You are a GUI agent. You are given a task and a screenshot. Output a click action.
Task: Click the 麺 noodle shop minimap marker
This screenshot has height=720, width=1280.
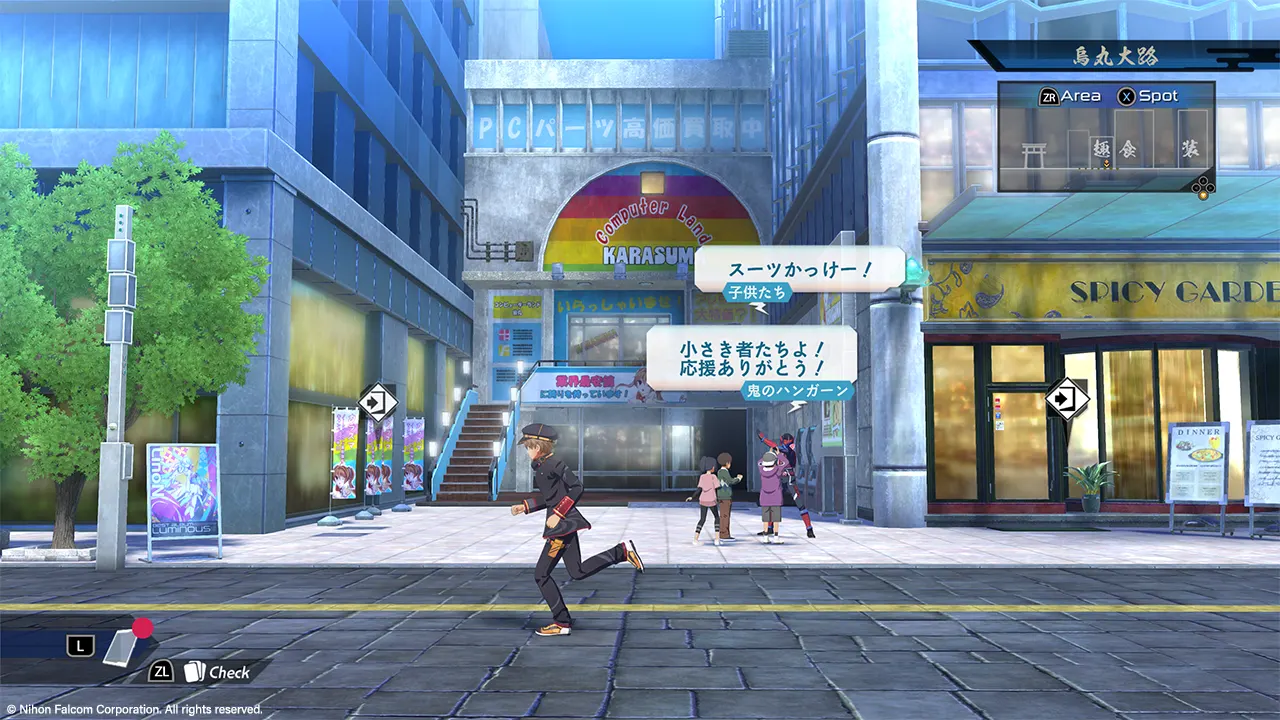click(1103, 149)
